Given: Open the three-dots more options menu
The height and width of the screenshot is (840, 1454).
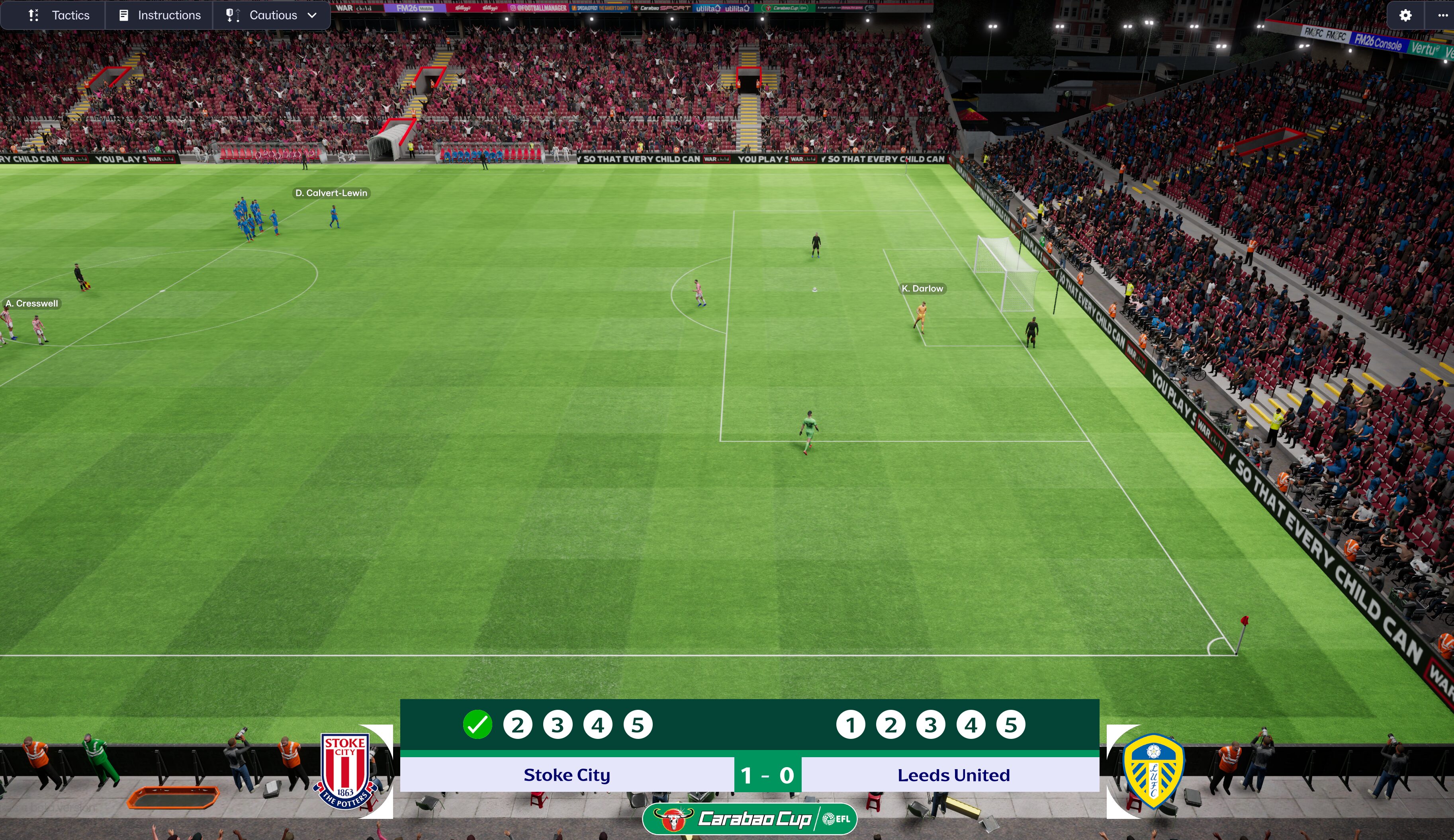Looking at the screenshot, I should [x=1442, y=16].
